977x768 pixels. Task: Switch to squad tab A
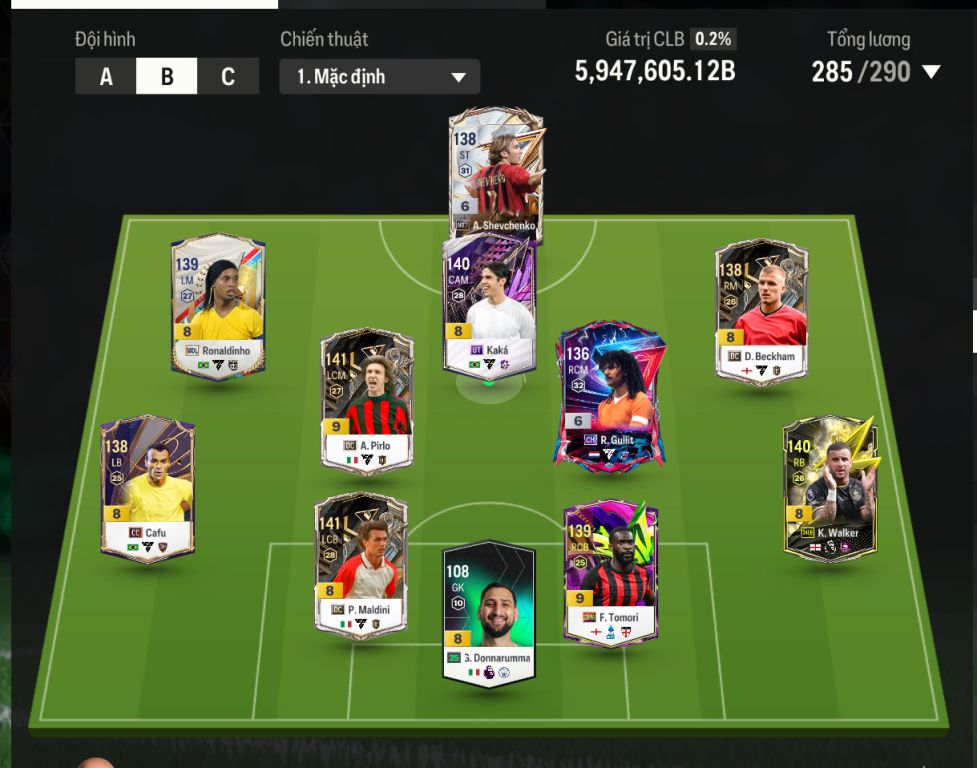(106, 77)
